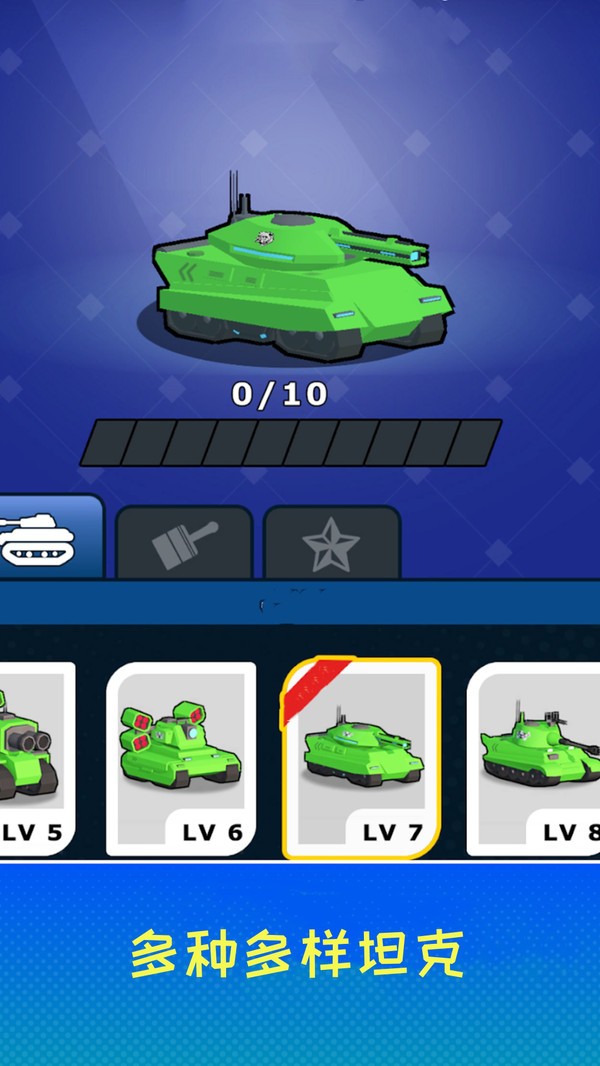Select the highlighted LV 7 tank card
600x1066 pixels.
361,758
